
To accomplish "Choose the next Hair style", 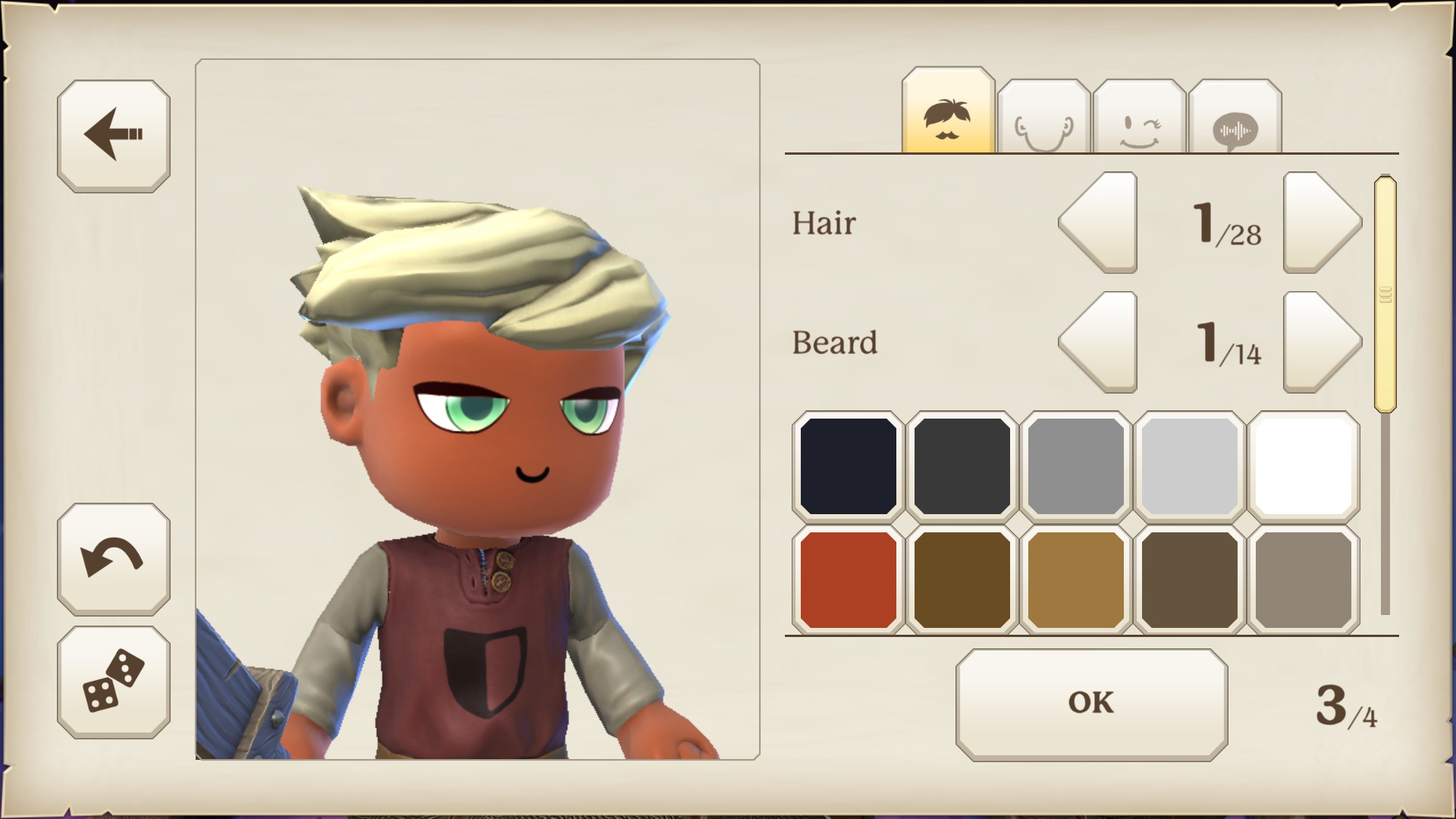I will click(1322, 222).
